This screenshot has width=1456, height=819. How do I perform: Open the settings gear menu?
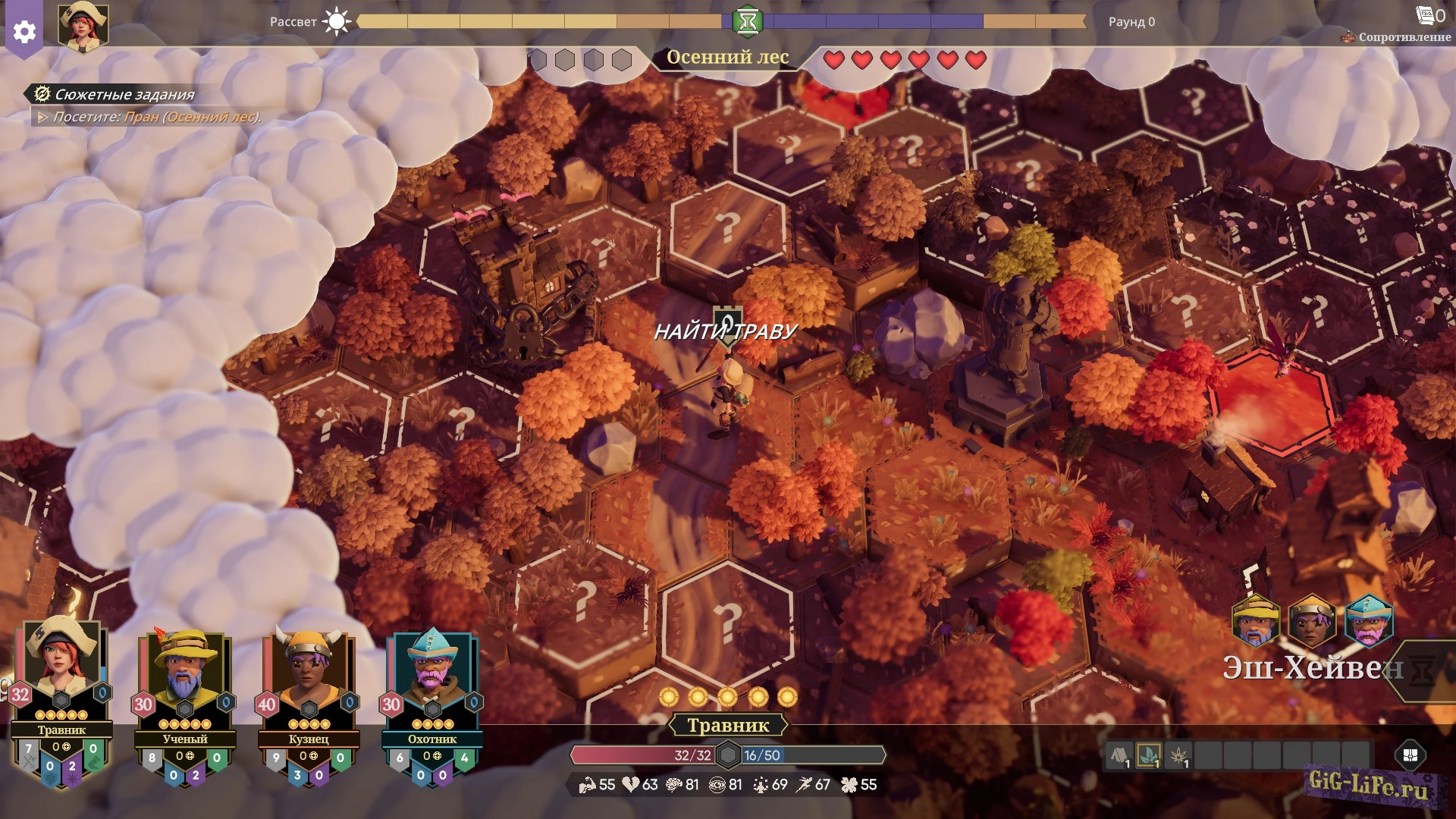24,32
